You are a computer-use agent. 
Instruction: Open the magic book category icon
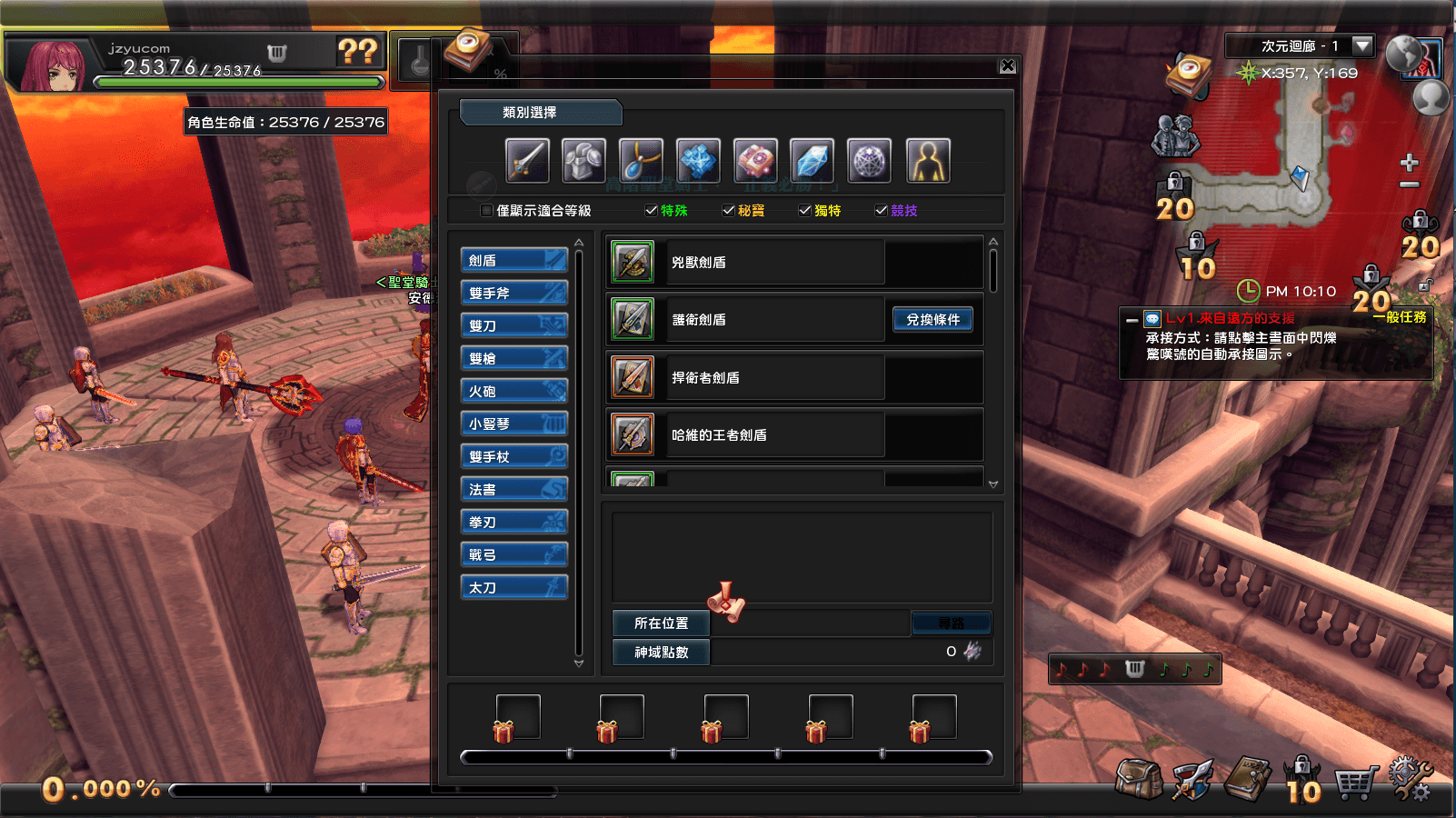click(754, 160)
